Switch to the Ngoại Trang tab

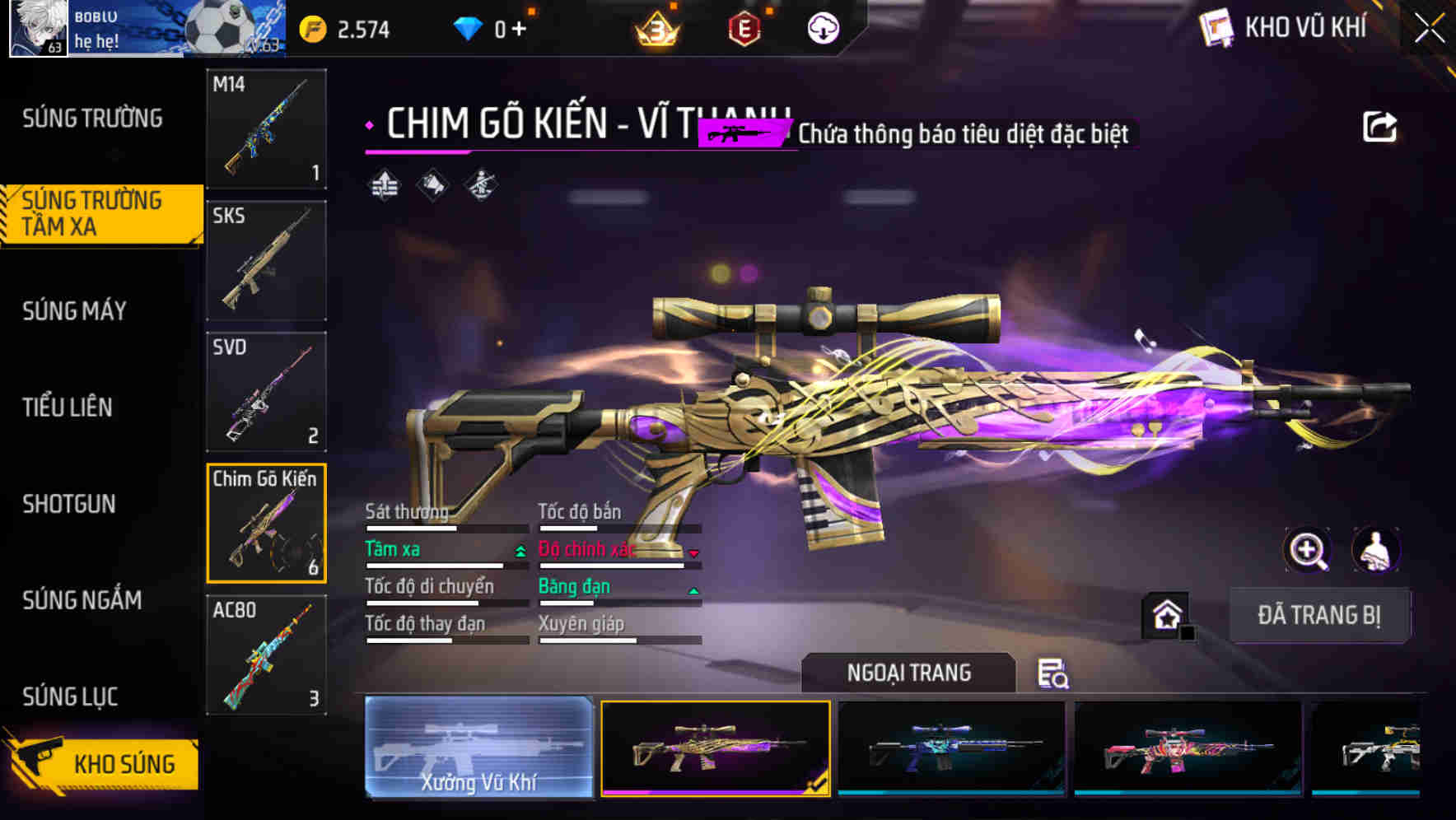(908, 673)
